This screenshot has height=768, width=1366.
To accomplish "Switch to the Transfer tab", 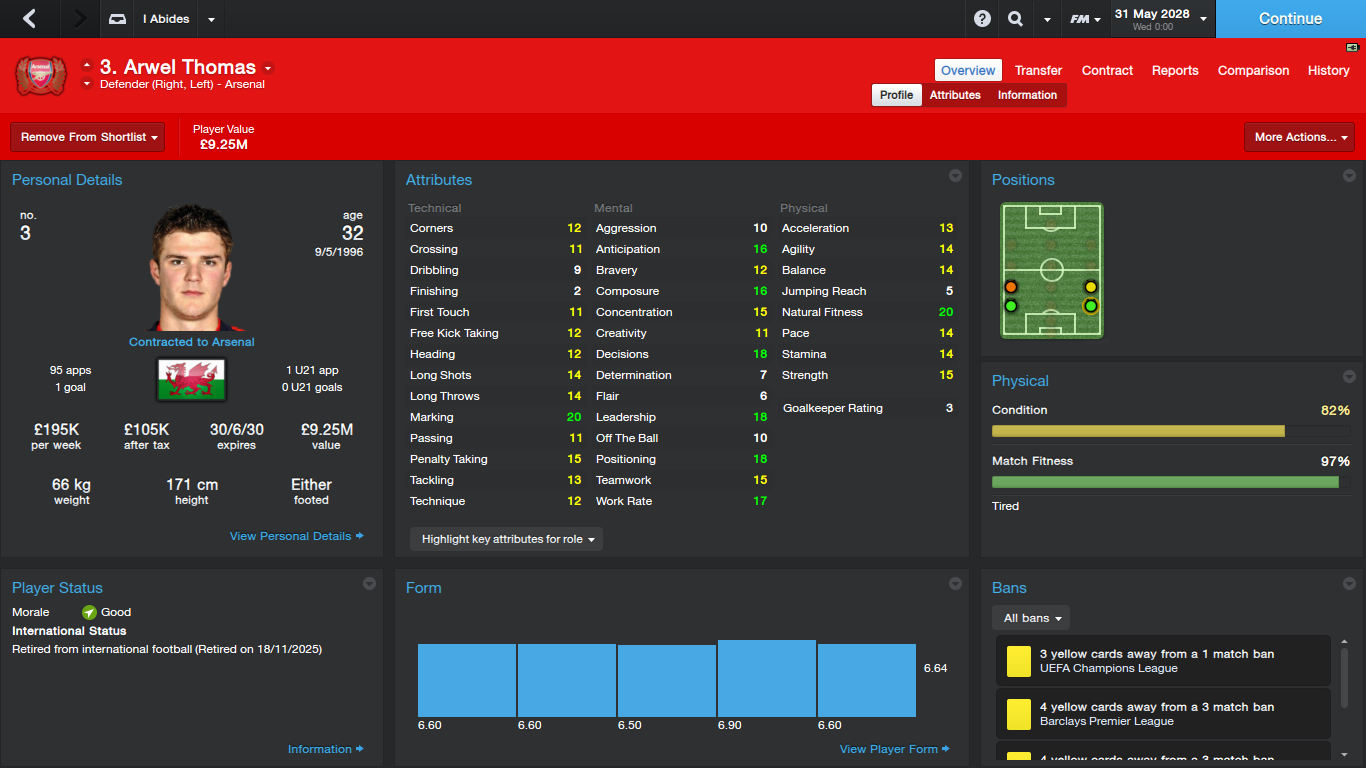I will pyautogui.click(x=1038, y=70).
